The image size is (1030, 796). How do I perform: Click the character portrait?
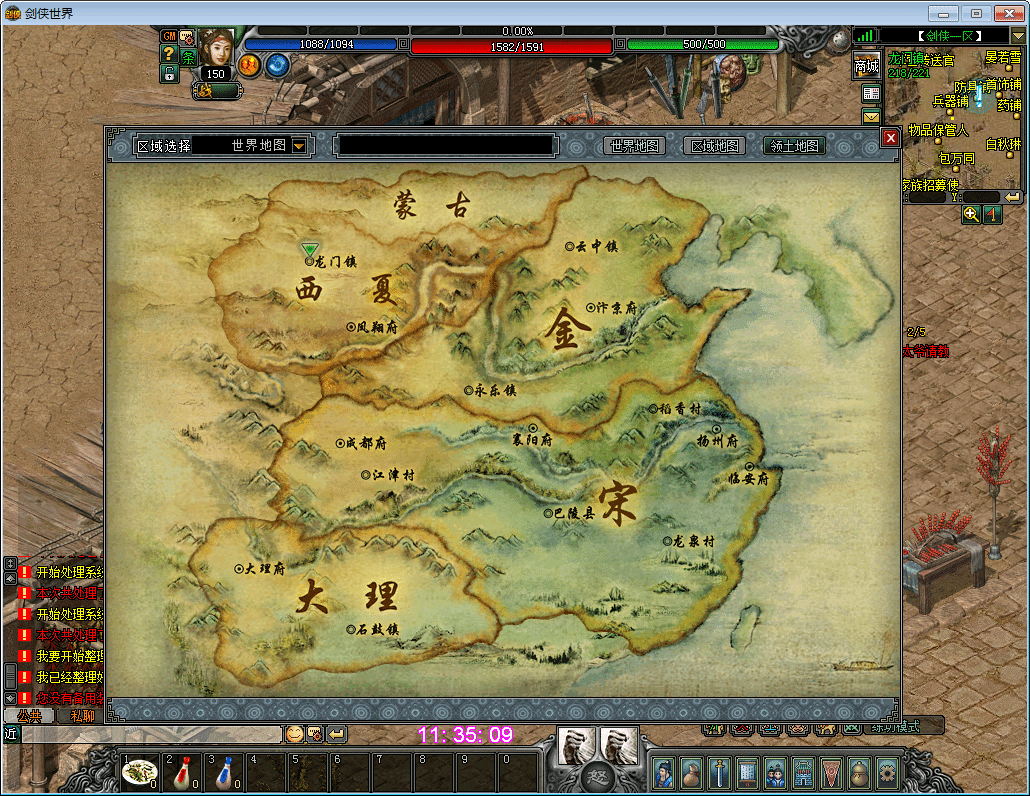click(215, 47)
